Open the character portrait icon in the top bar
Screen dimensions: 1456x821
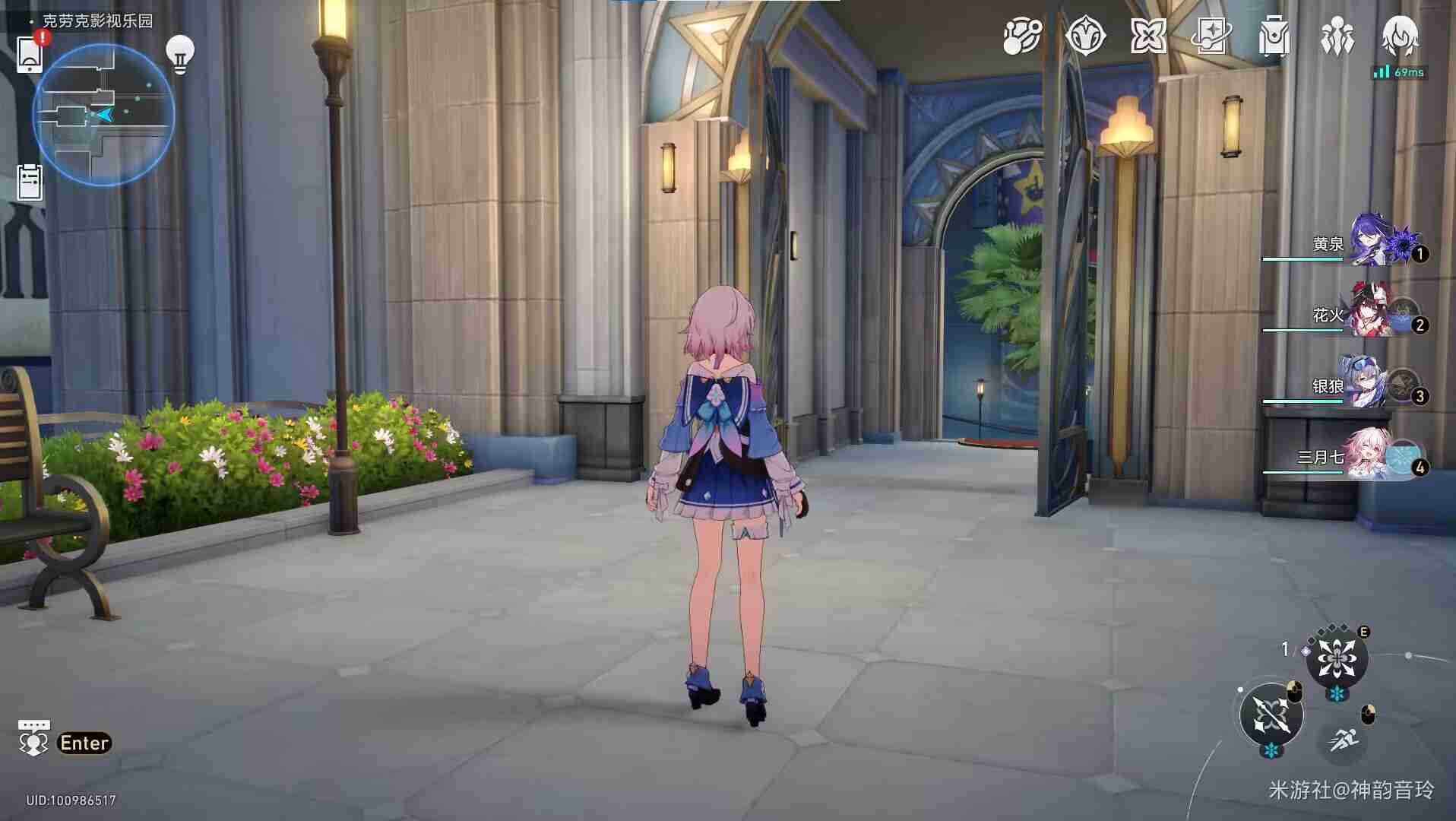(x=1399, y=35)
